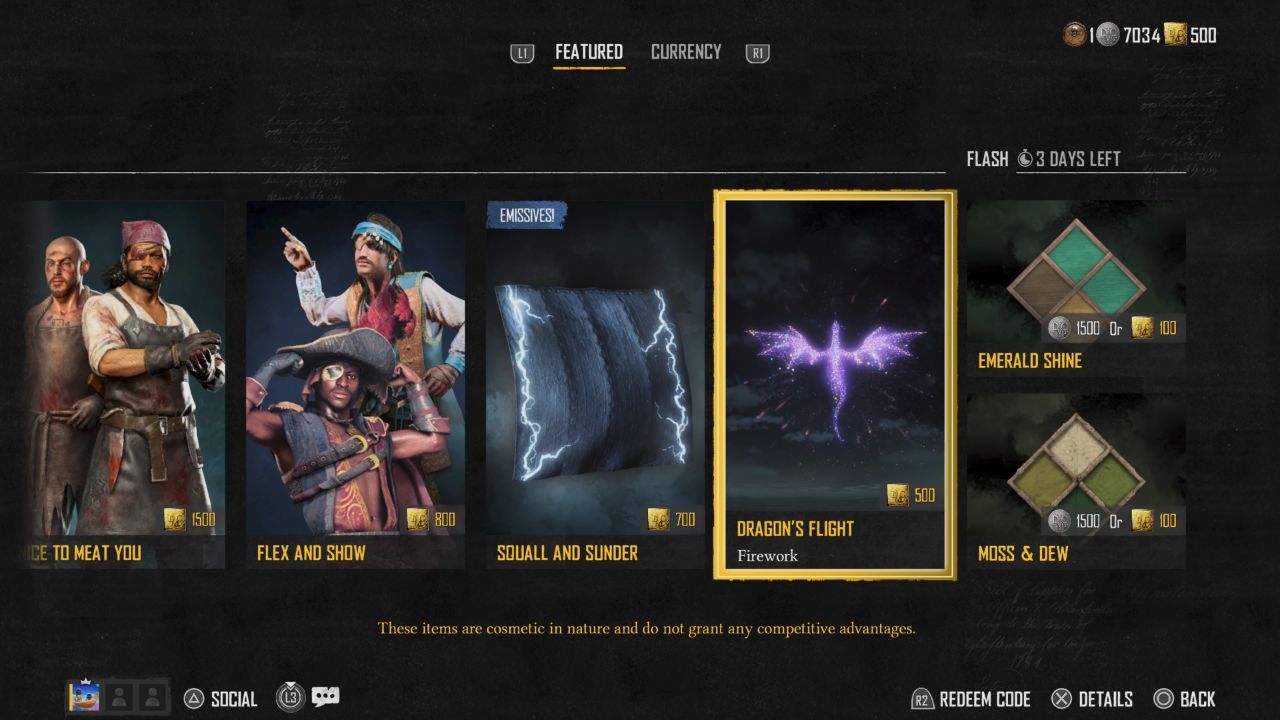Click the REDEEM CODE button
Image resolution: width=1280 pixels, height=720 pixels.
[x=975, y=698]
